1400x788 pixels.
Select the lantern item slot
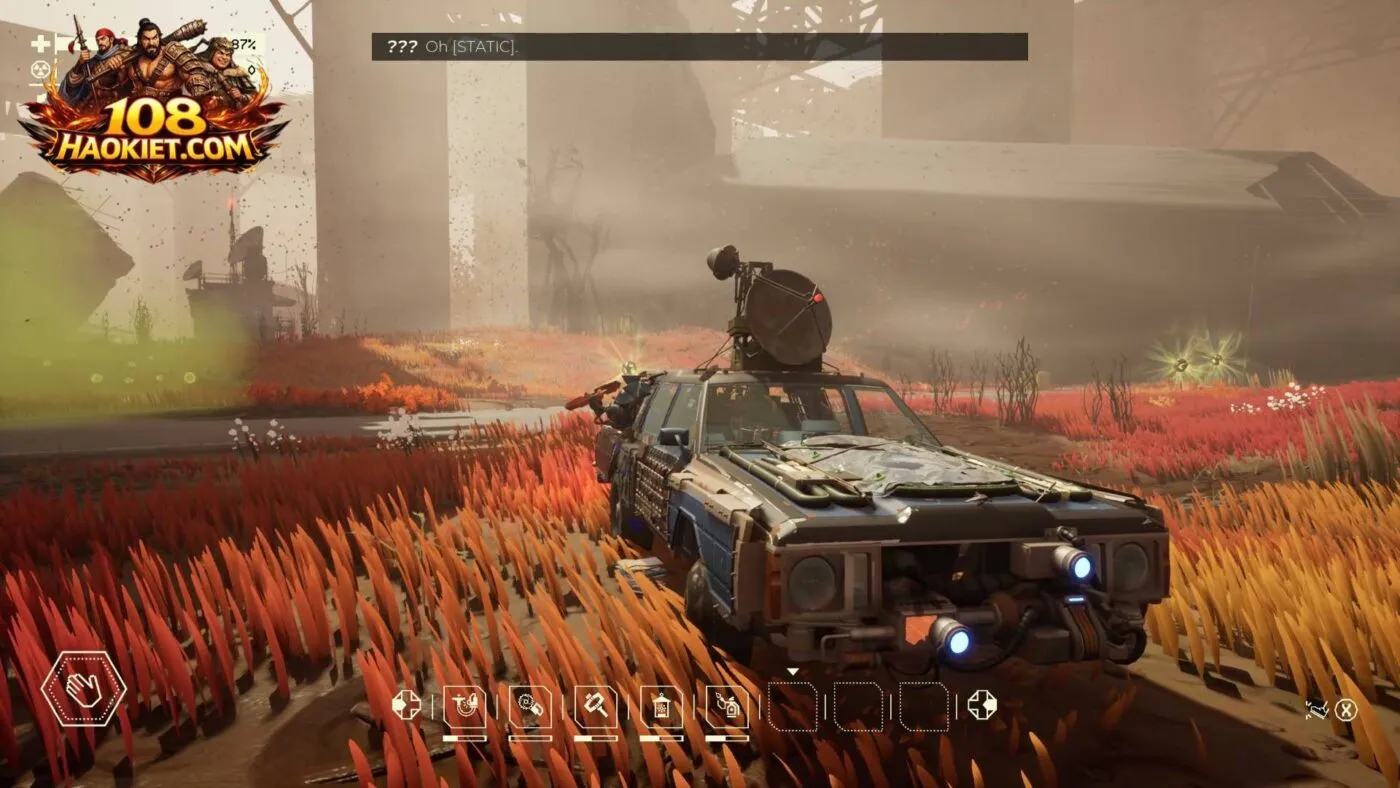click(661, 706)
